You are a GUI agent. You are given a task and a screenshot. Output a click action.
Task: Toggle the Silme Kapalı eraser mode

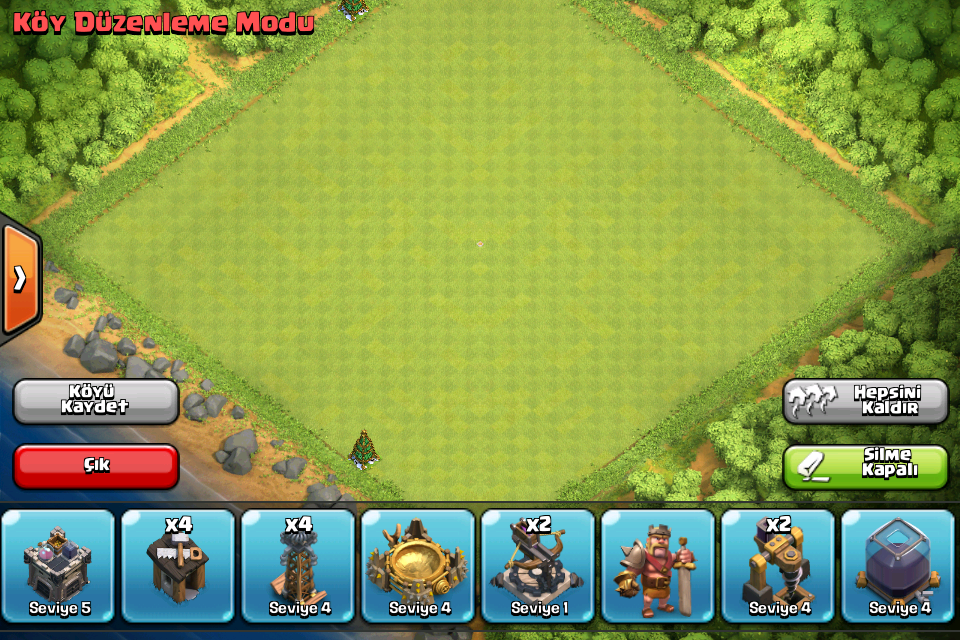point(865,466)
